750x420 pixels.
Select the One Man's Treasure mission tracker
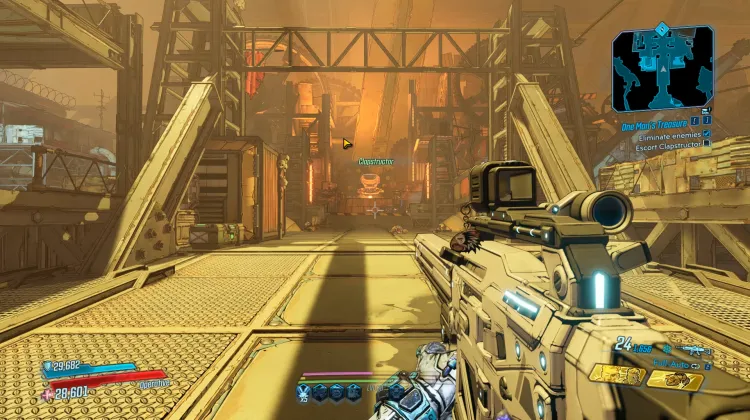point(656,122)
